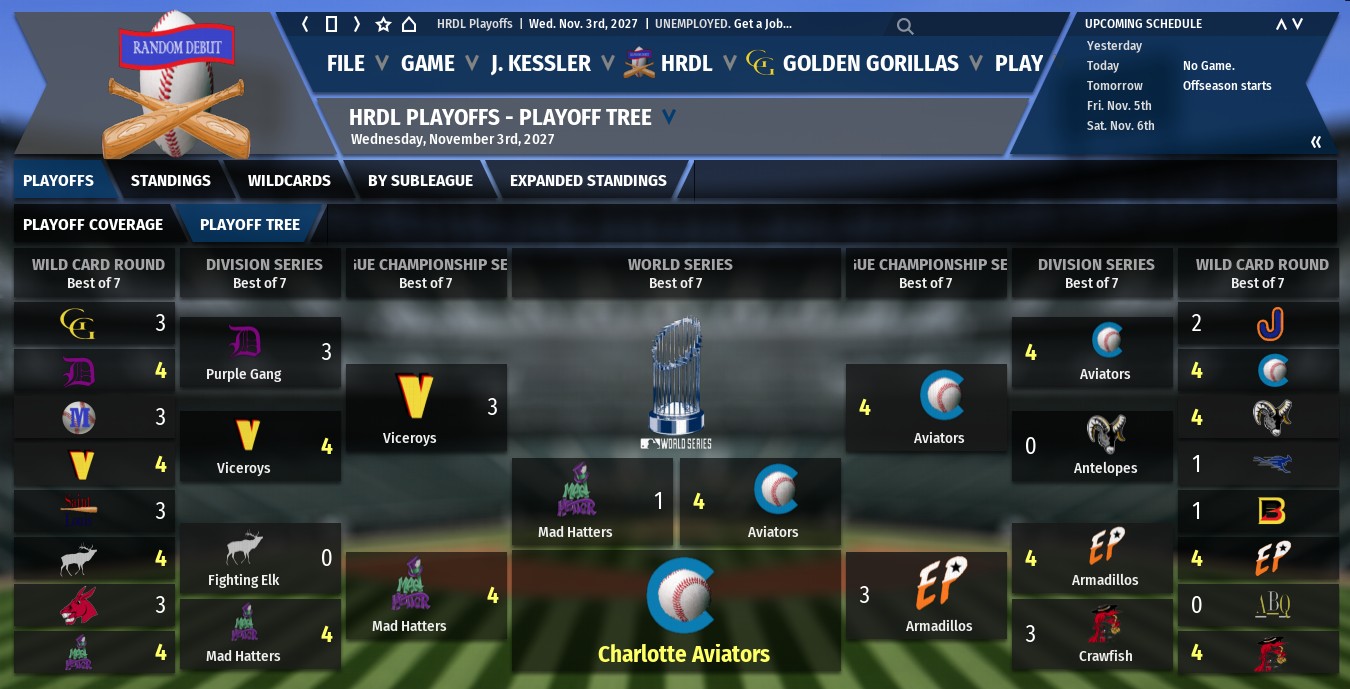Show the EXPANDED STANDINGS tab
1350x689 pixels.
tap(588, 181)
